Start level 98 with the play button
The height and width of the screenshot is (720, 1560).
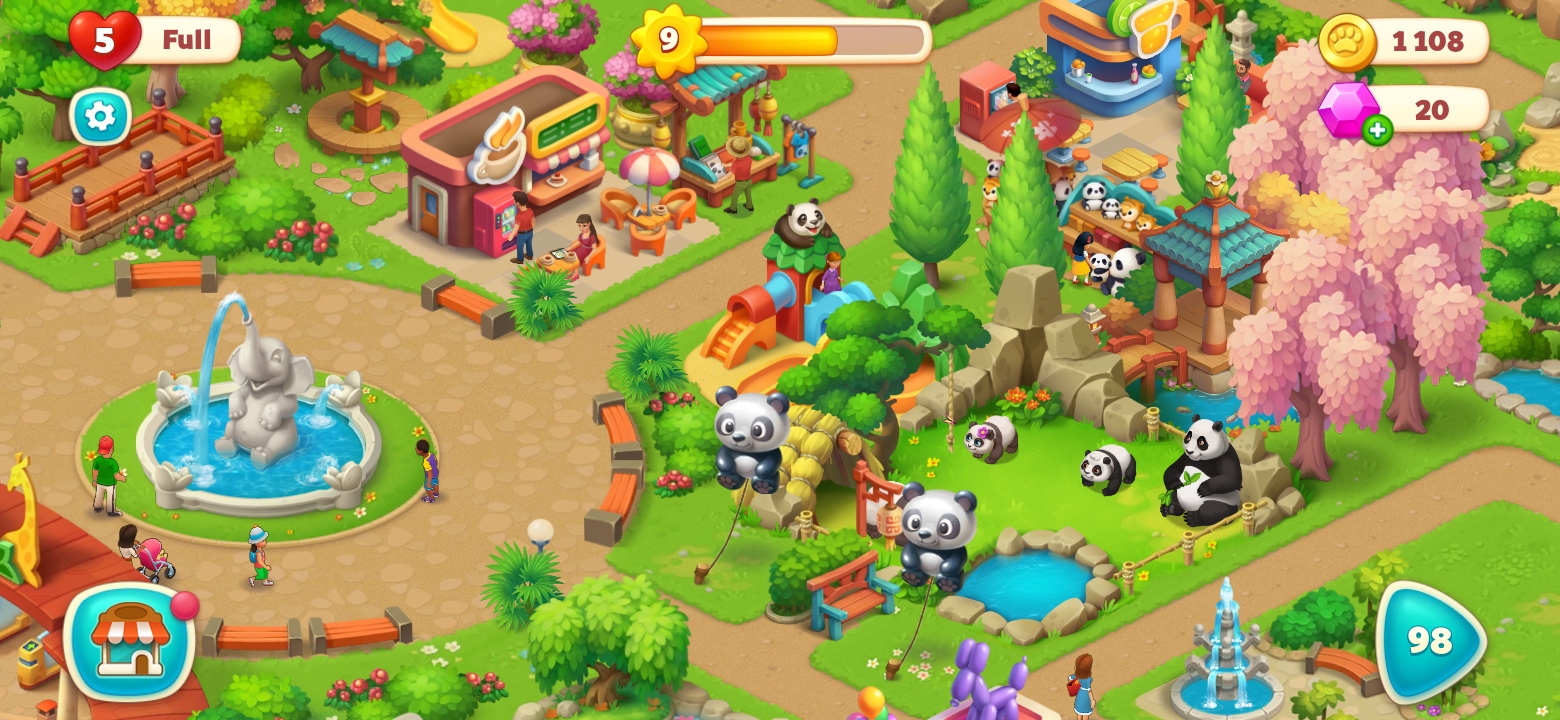(1428, 641)
